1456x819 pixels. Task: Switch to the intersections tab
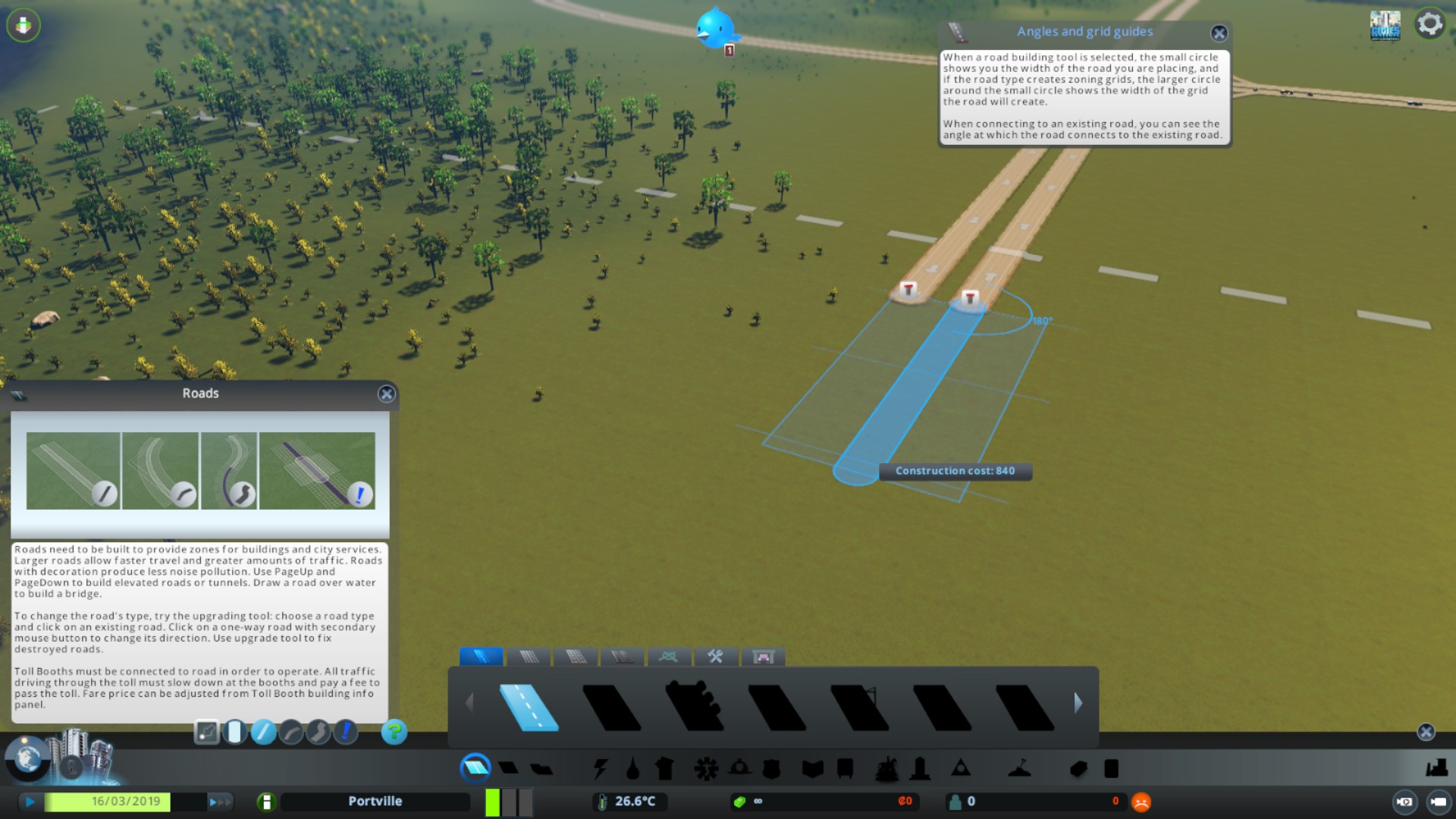[668, 657]
